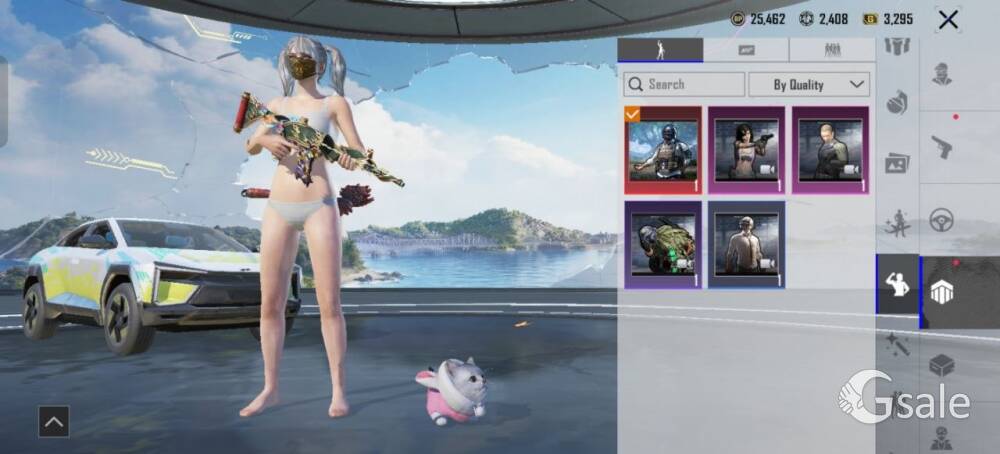Type in the Search field

pos(684,85)
